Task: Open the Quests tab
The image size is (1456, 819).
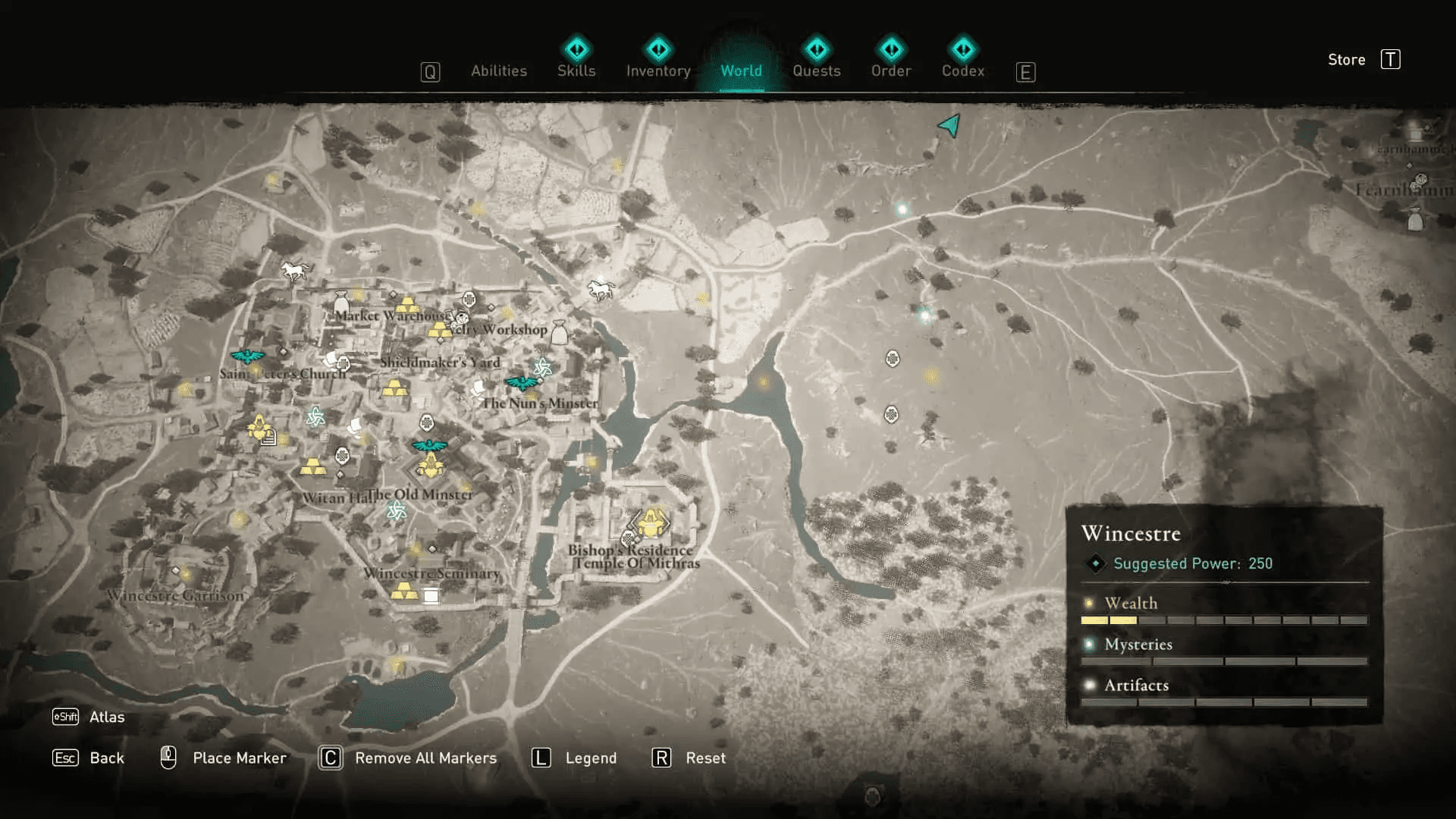Action: [x=816, y=71]
